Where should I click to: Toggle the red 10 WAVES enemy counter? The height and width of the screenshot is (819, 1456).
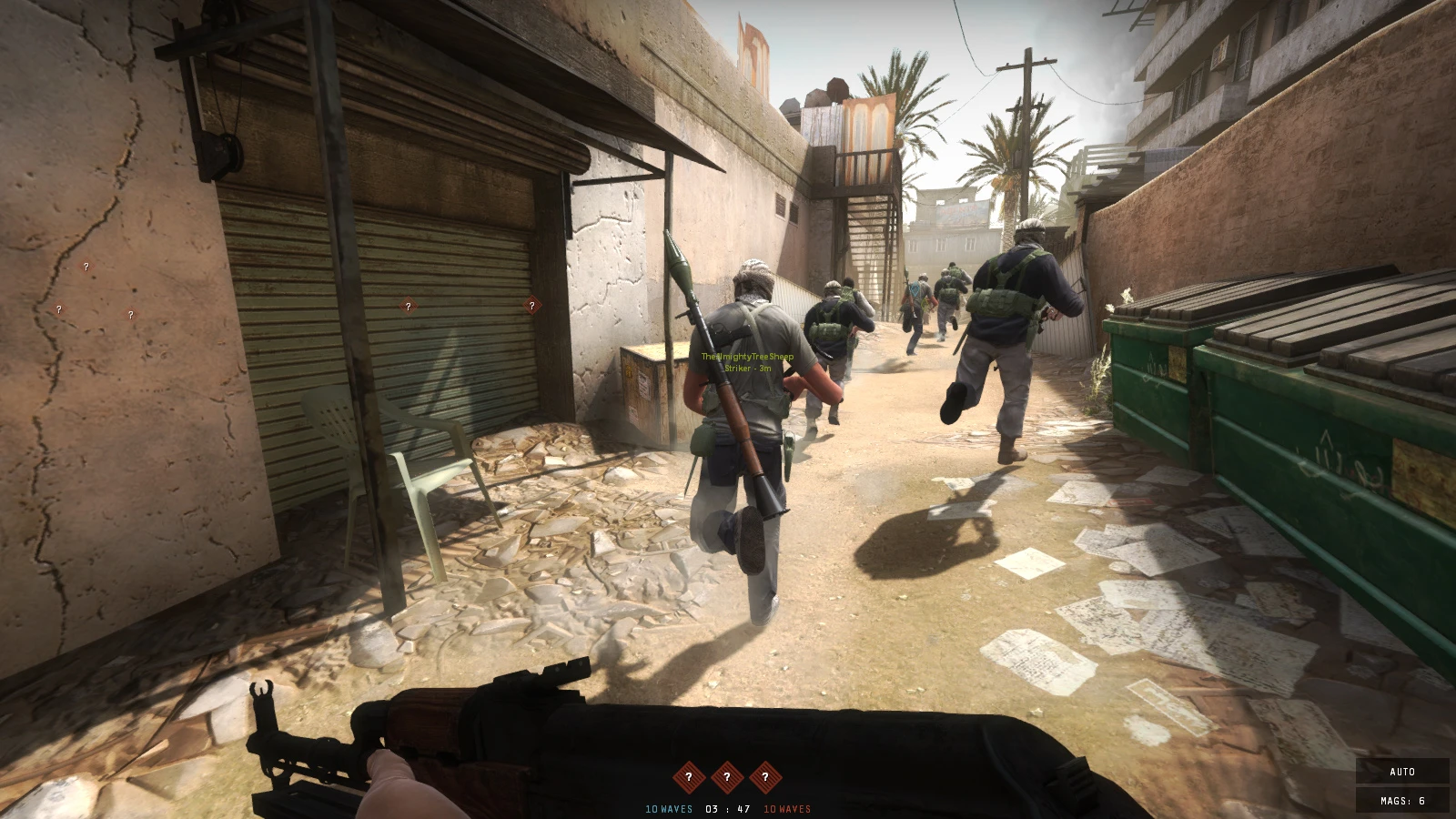click(x=786, y=806)
